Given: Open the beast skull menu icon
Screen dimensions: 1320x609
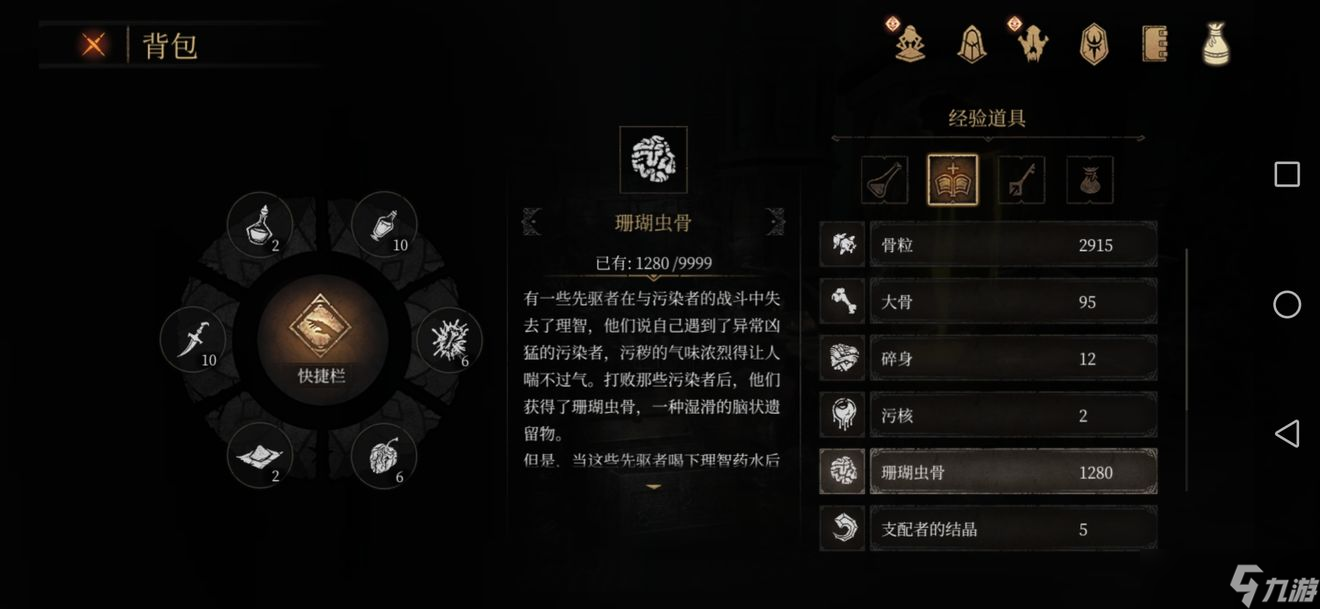Looking at the screenshot, I should tap(1032, 43).
